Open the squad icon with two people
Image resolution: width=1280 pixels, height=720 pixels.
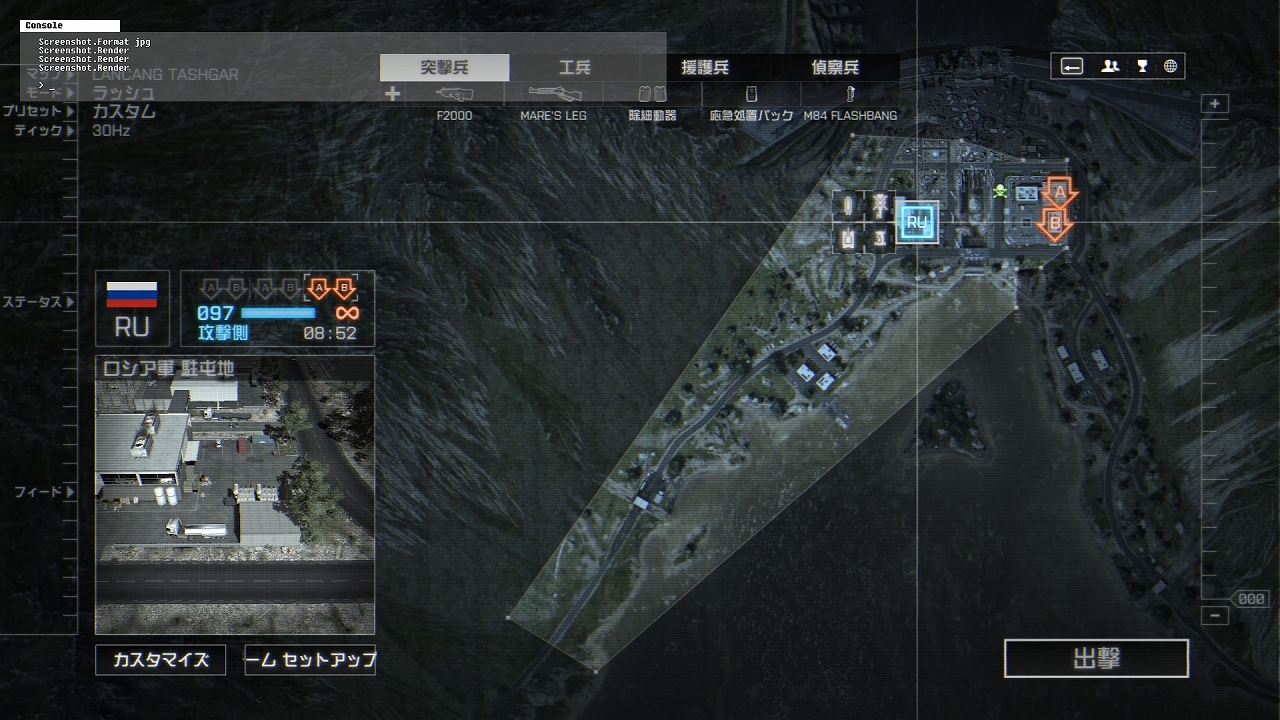click(x=1110, y=67)
